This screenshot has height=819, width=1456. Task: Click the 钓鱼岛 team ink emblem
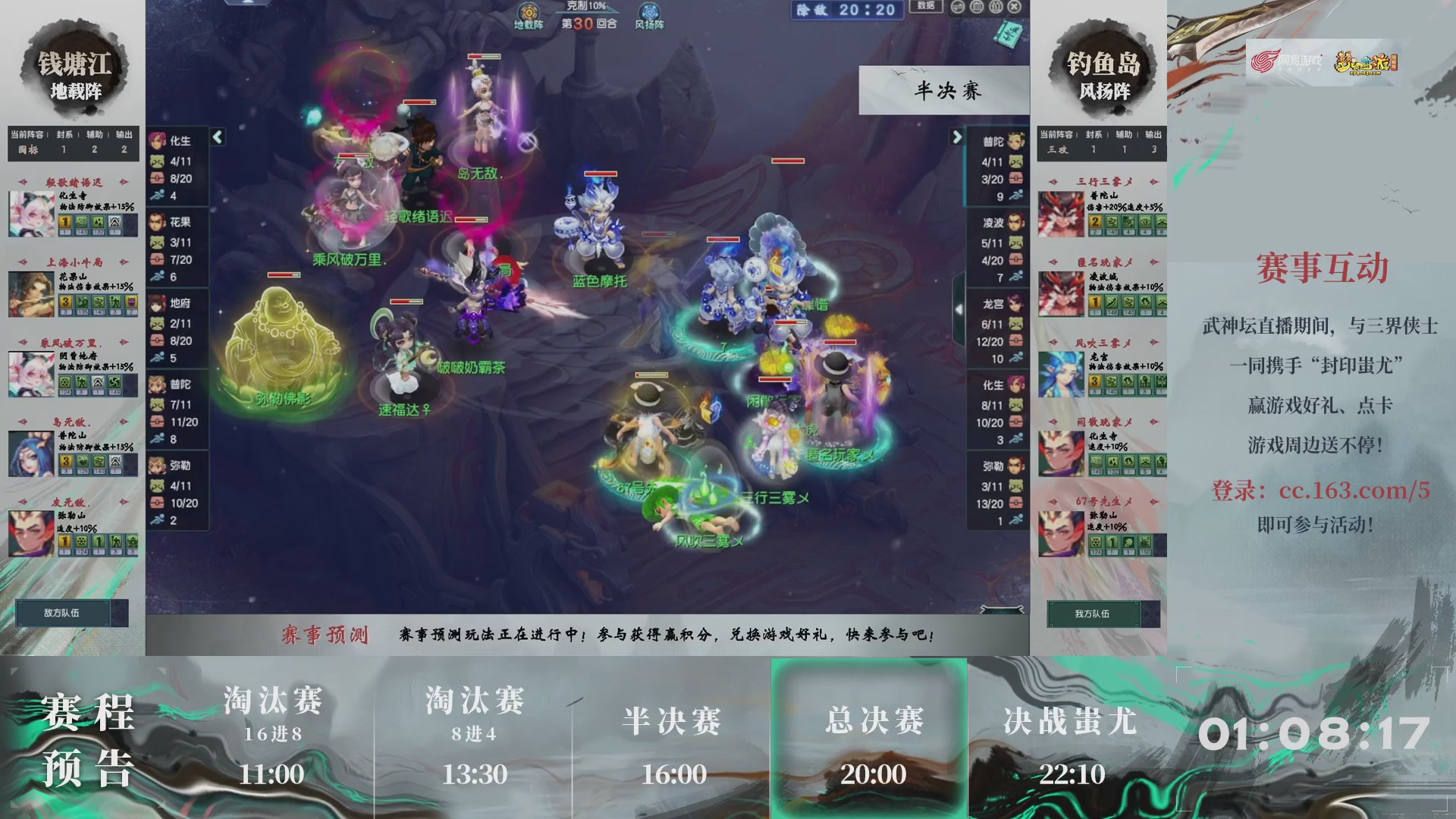[x=1103, y=68]
